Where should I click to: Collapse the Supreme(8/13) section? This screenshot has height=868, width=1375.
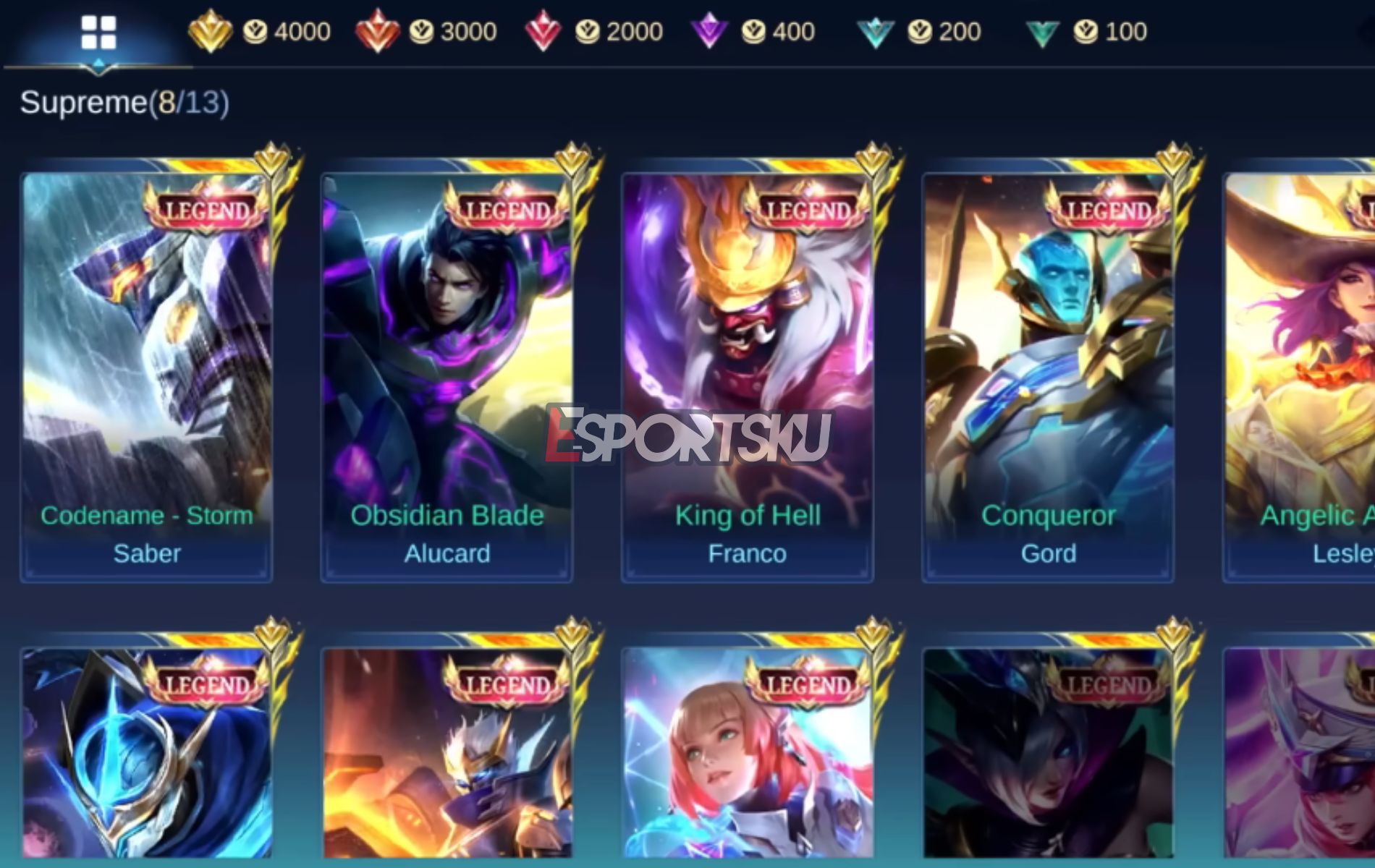(x=123, y=103)
